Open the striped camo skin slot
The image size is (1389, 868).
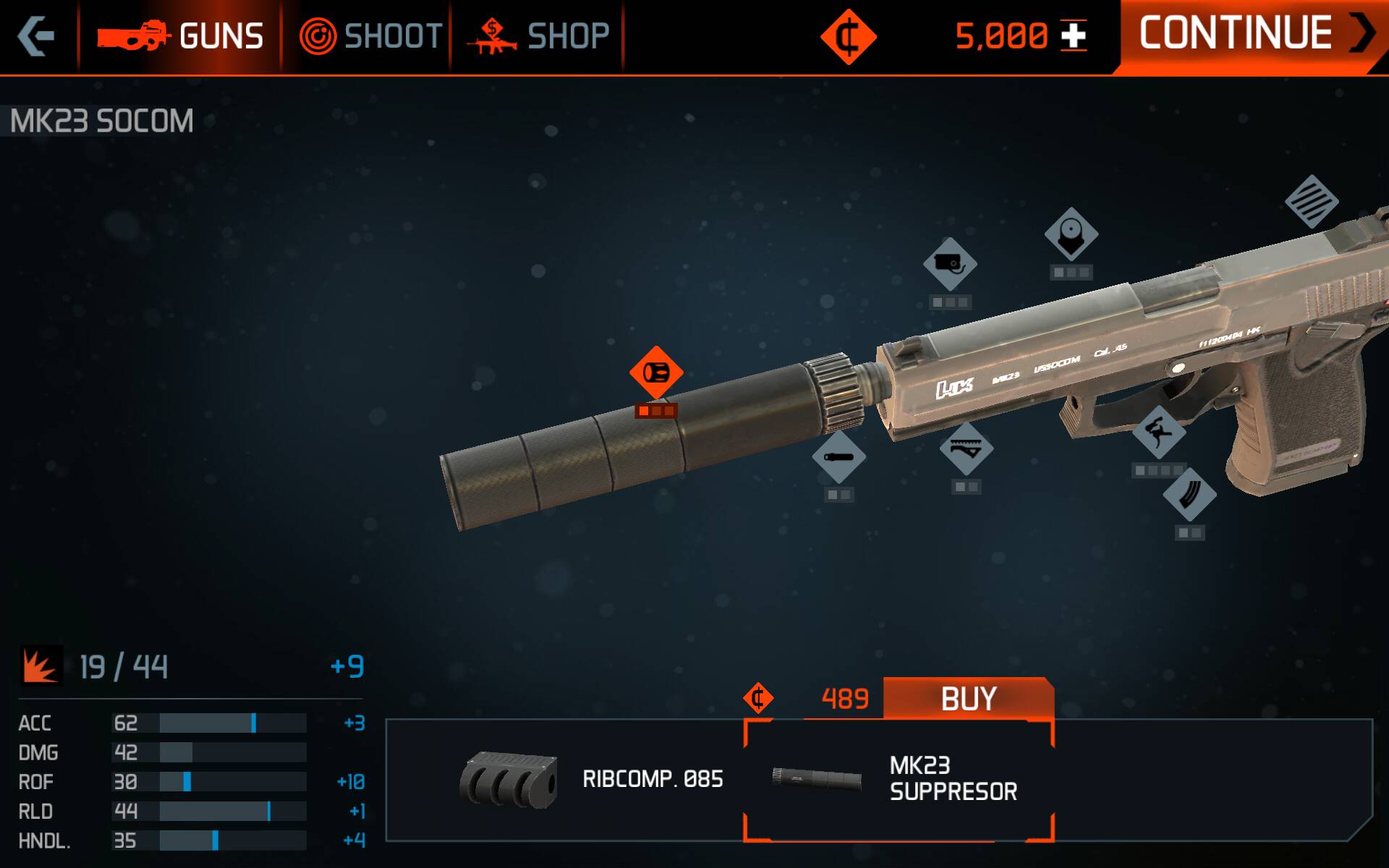coord(1312,201)
